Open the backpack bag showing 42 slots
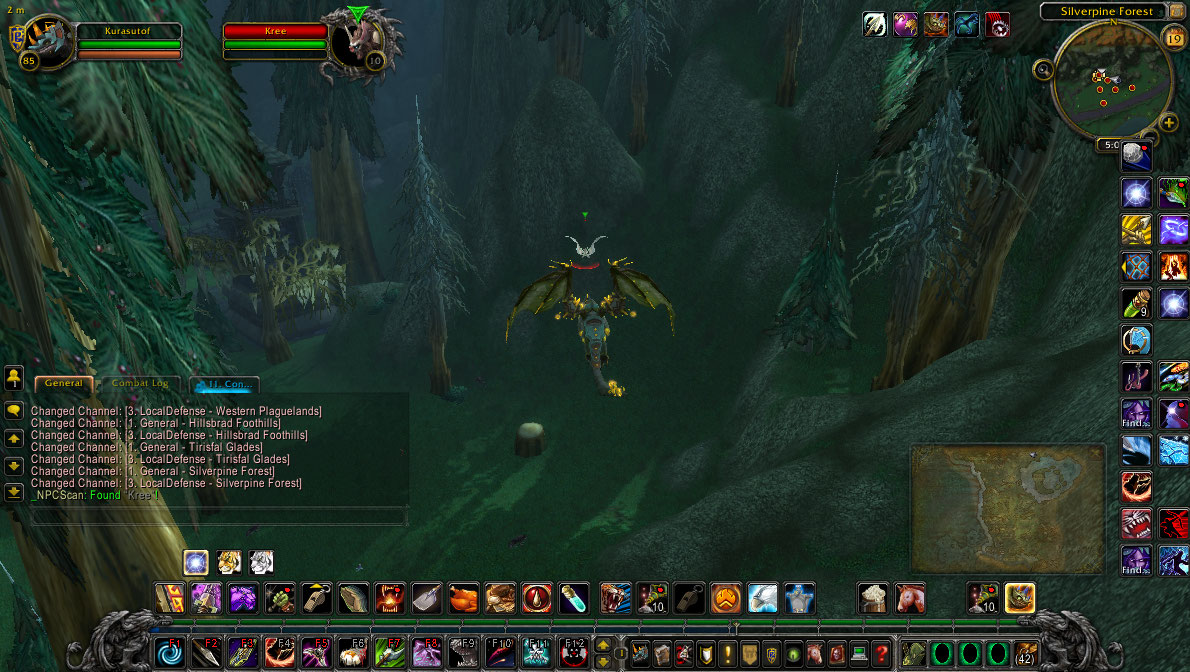1190x672 pixels. click(x=1025, y=654)
